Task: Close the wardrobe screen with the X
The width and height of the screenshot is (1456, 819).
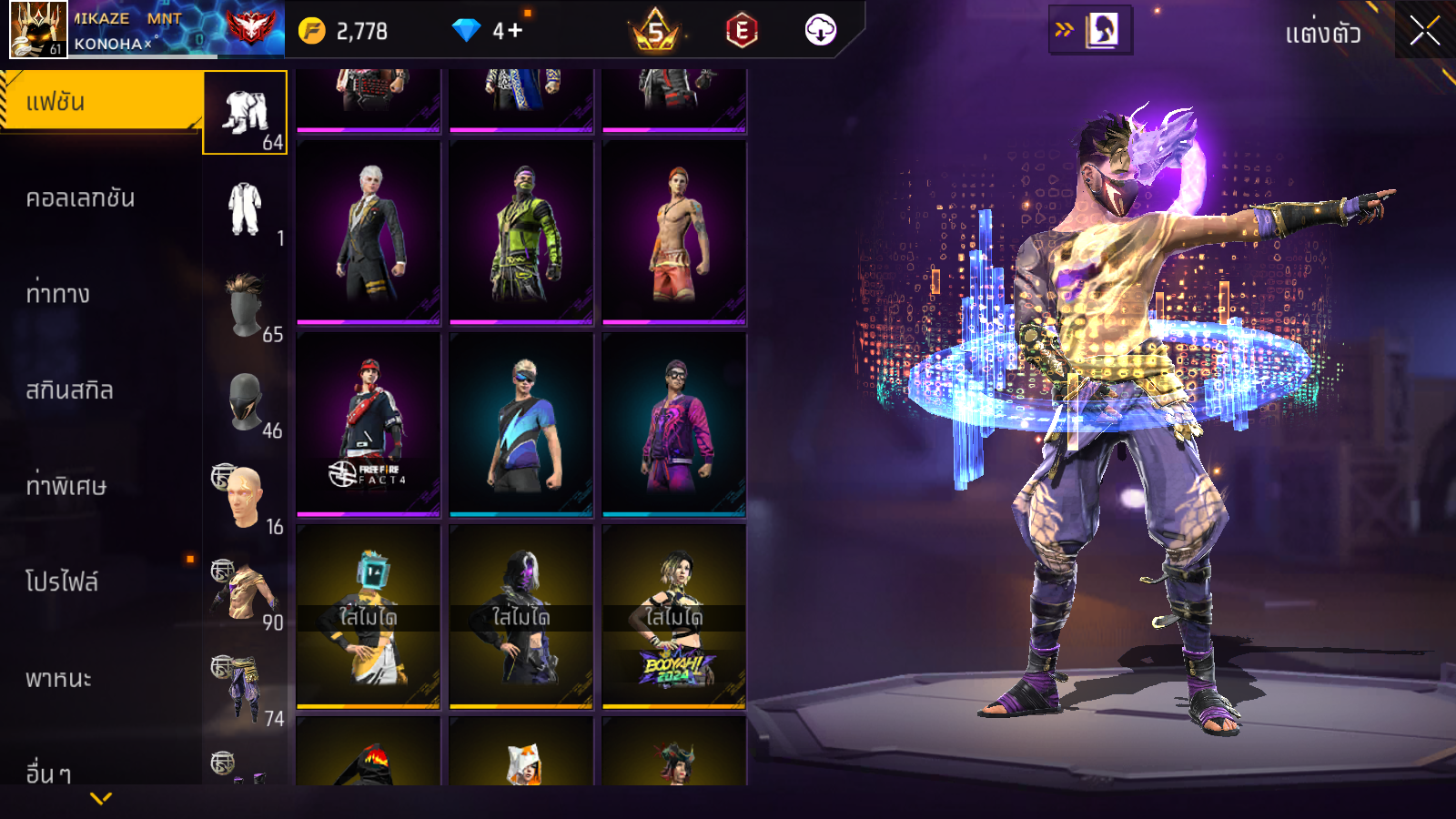Action: tap(1424, 32)
